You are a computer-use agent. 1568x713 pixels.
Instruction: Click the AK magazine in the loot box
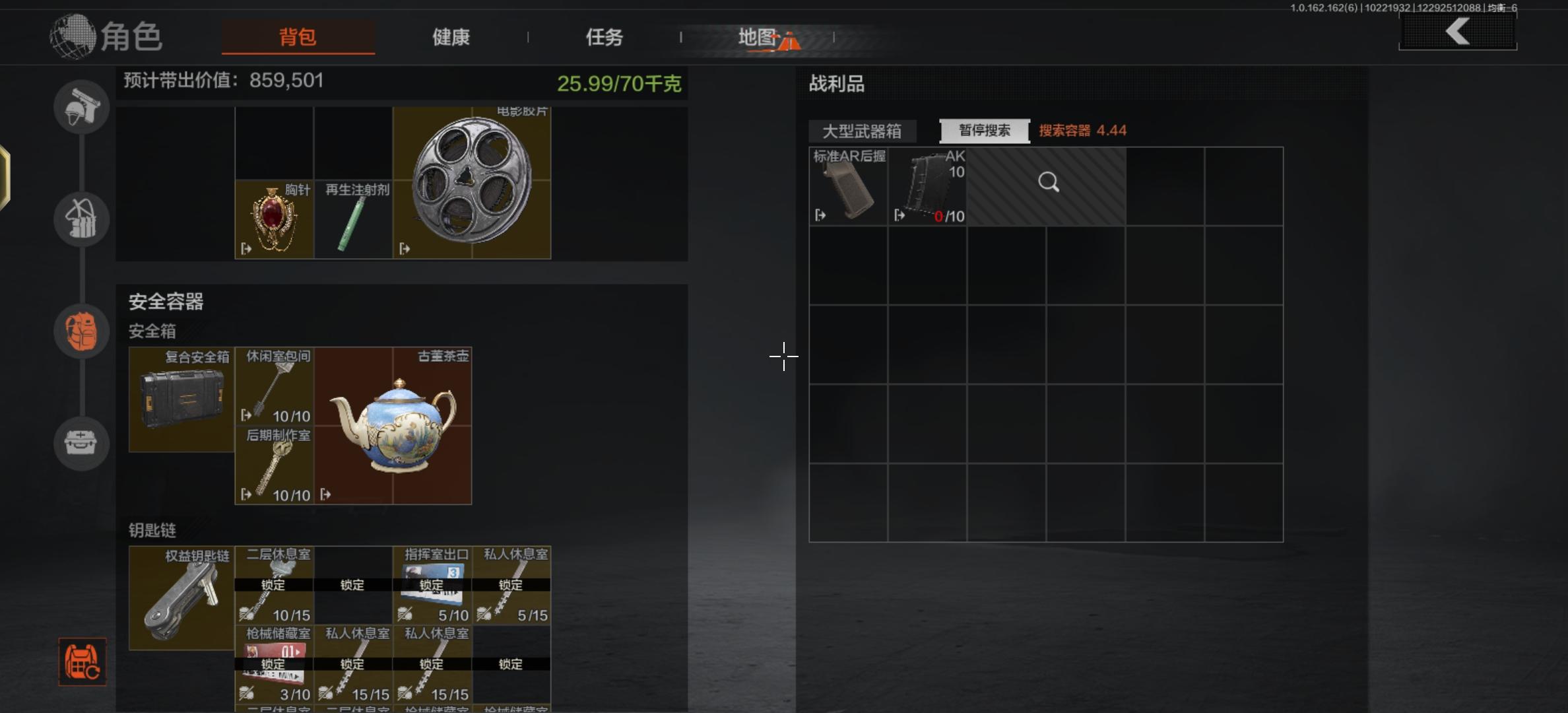927,186
